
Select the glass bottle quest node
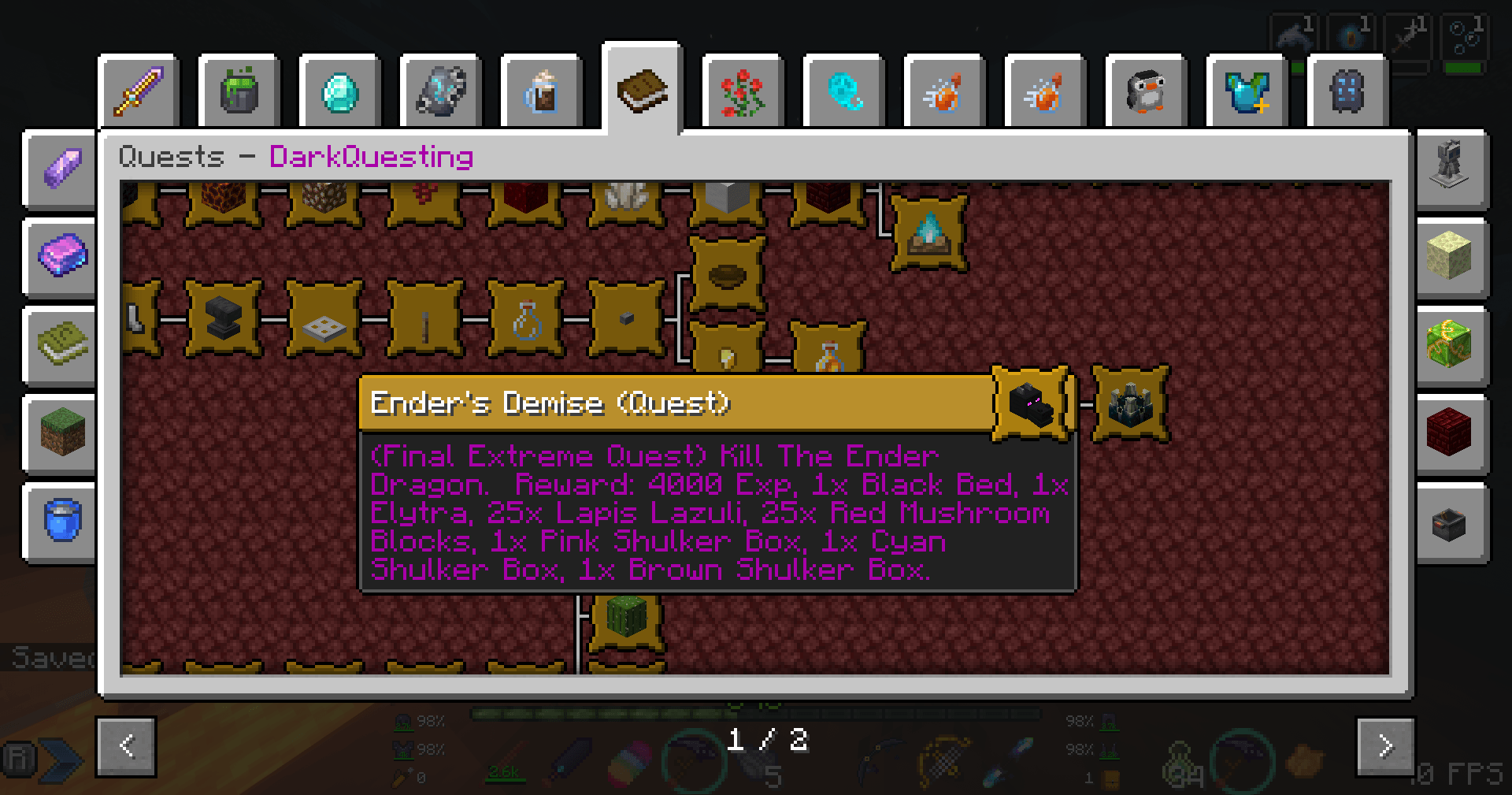(x=526, y=319)
